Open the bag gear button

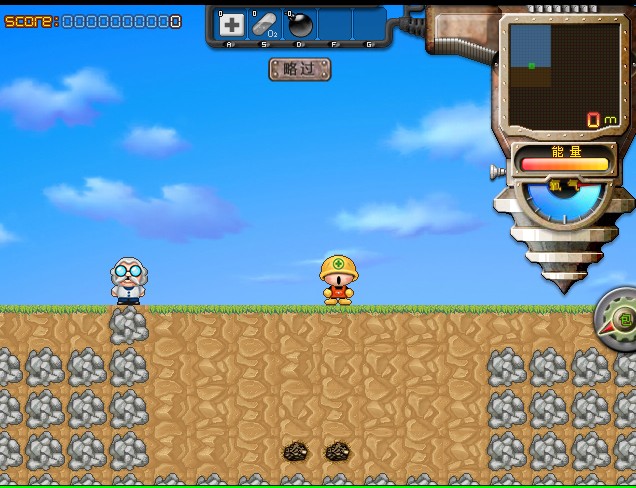click(x=622, y=320)
